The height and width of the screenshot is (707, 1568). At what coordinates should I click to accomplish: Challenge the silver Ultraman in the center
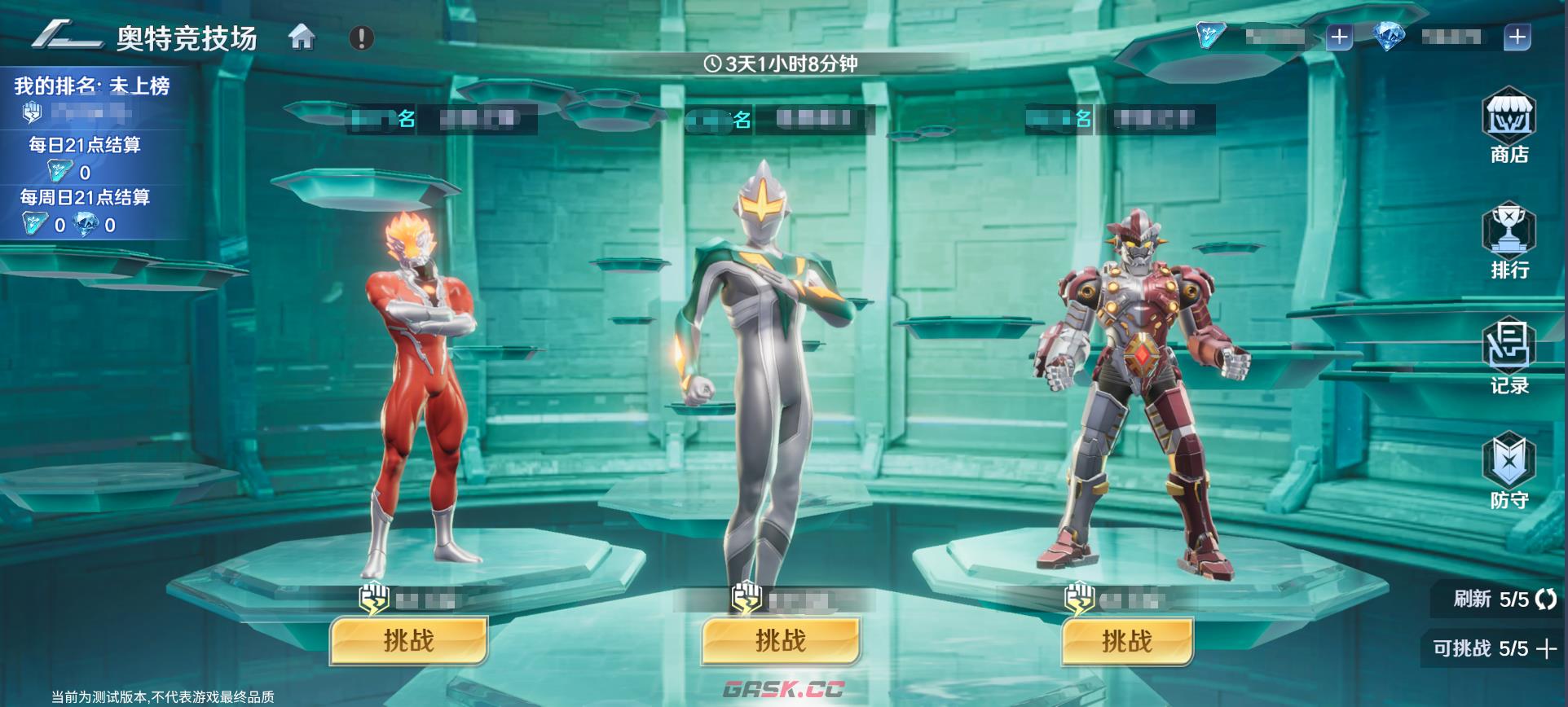(781, 641)
